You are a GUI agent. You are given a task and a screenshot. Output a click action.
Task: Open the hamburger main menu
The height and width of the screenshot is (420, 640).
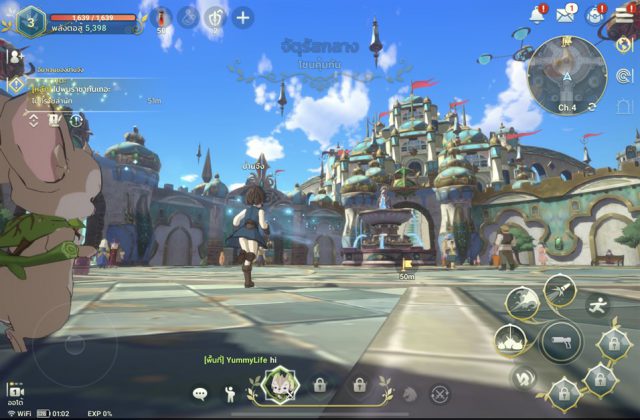[624, 14]
